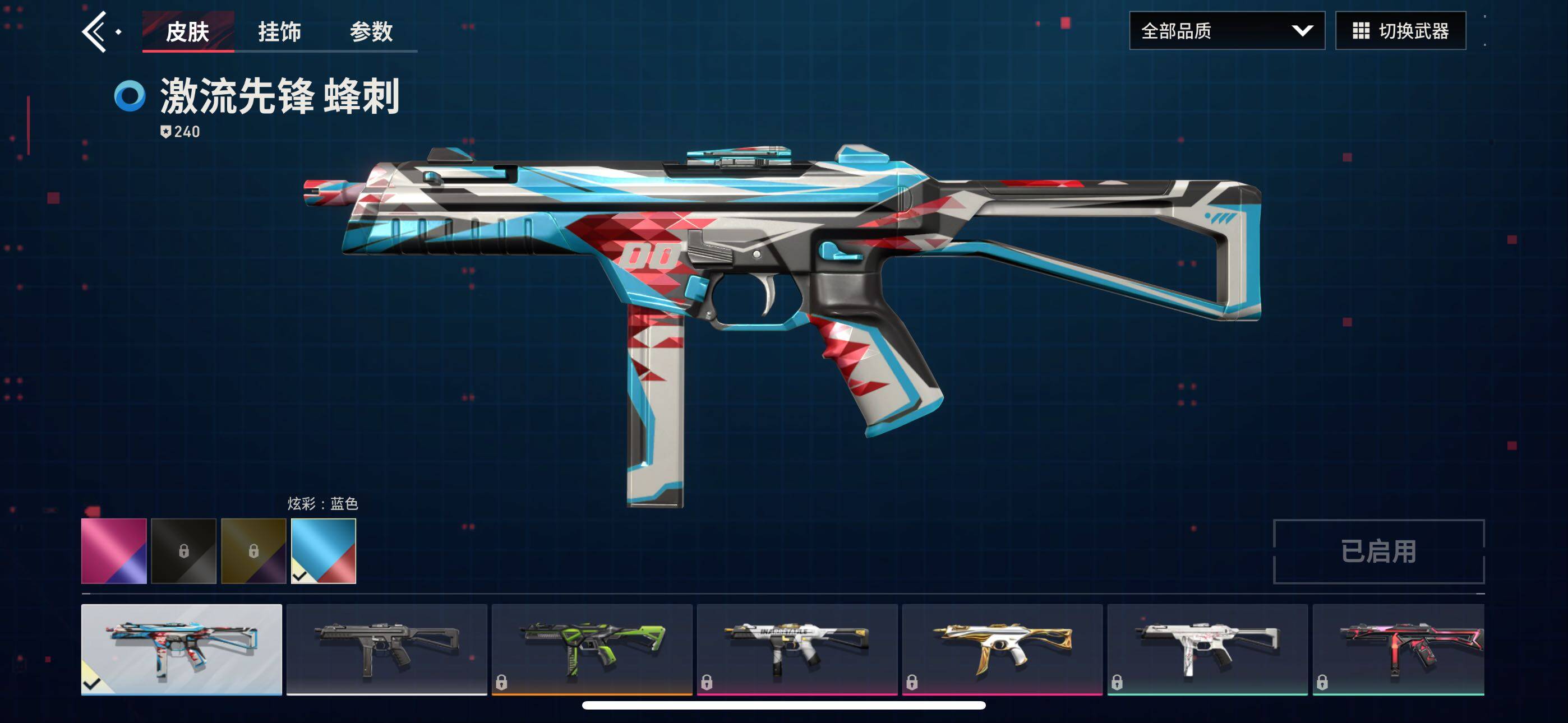
Task: Show the 参数 tab
Action: coord(371,31)
